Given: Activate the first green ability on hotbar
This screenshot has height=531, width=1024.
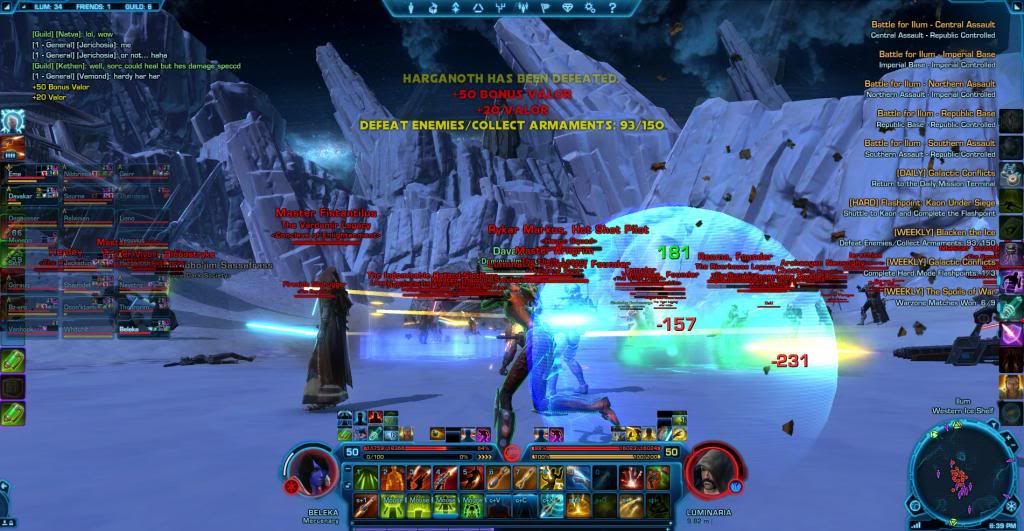Looking at the screenshot, I should click(x=365, y=479).
